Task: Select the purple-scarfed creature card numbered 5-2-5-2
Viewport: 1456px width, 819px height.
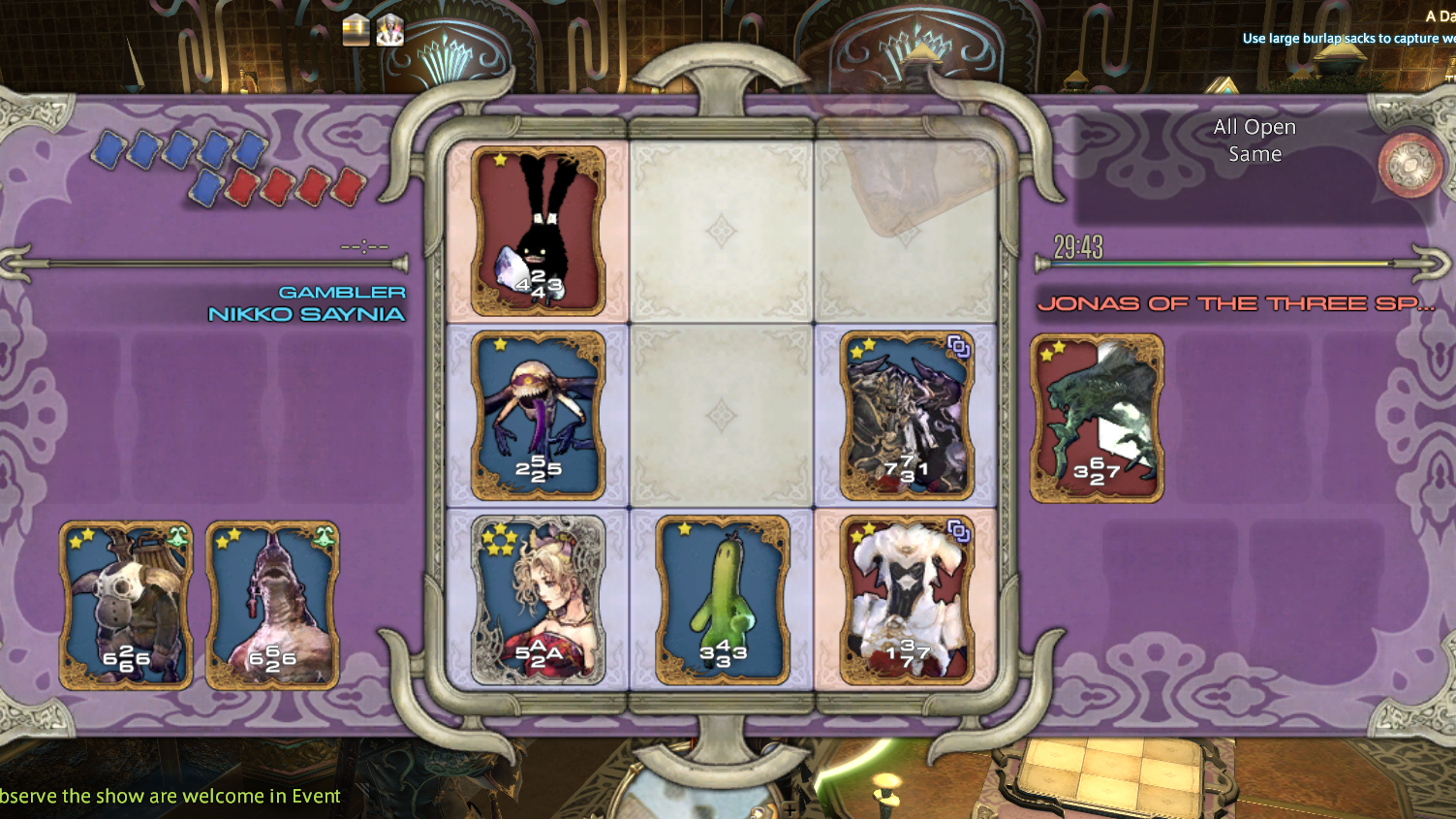Action: [x=539, y=416]
